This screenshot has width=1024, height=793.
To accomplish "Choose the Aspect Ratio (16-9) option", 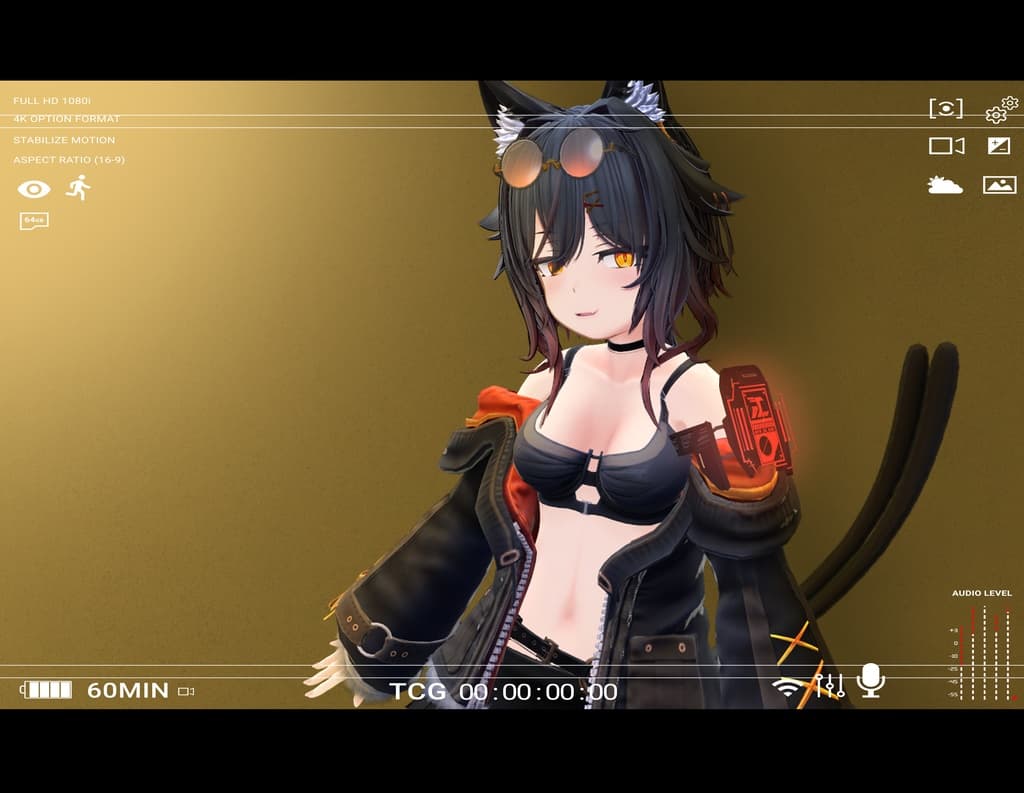I will [69, 160].
